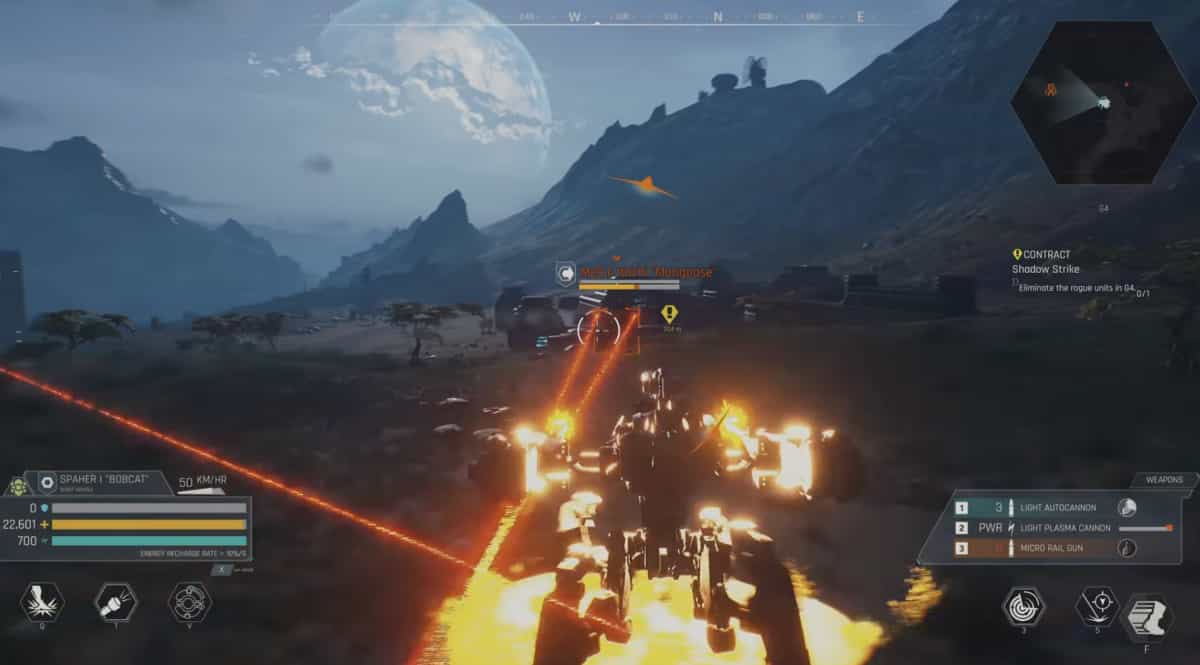
Task: Open the Weapons panel tab
Action: pyautogui.click(x=1163, y=480)
